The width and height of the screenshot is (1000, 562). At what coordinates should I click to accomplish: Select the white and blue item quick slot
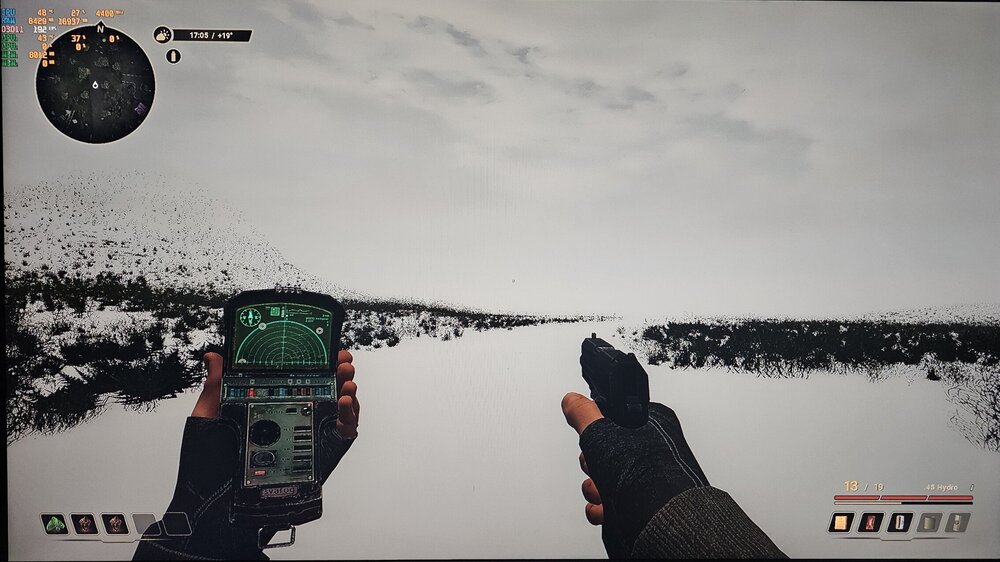tap(899, 522)
